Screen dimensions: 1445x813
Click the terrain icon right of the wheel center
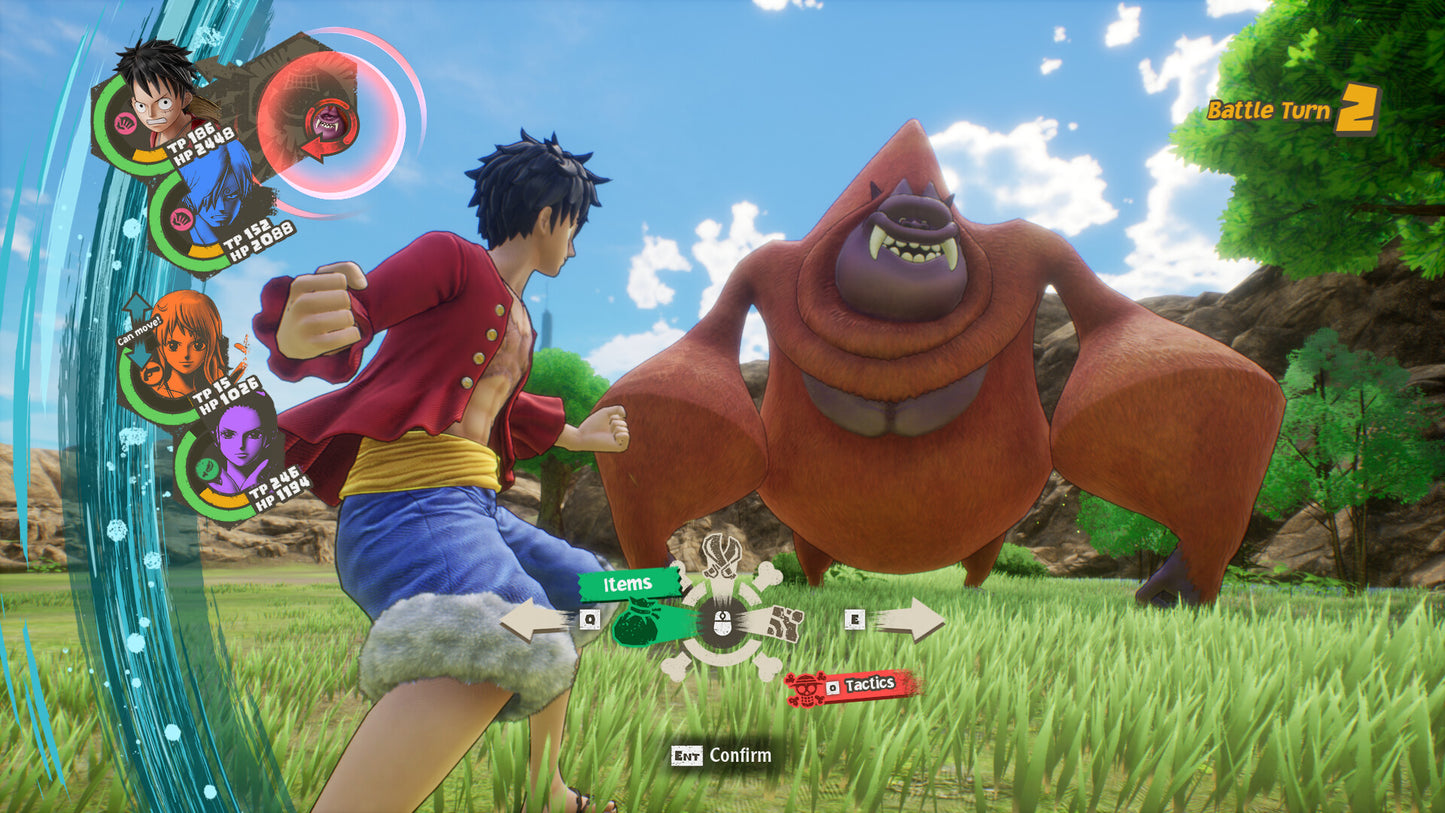pos(786,621)
